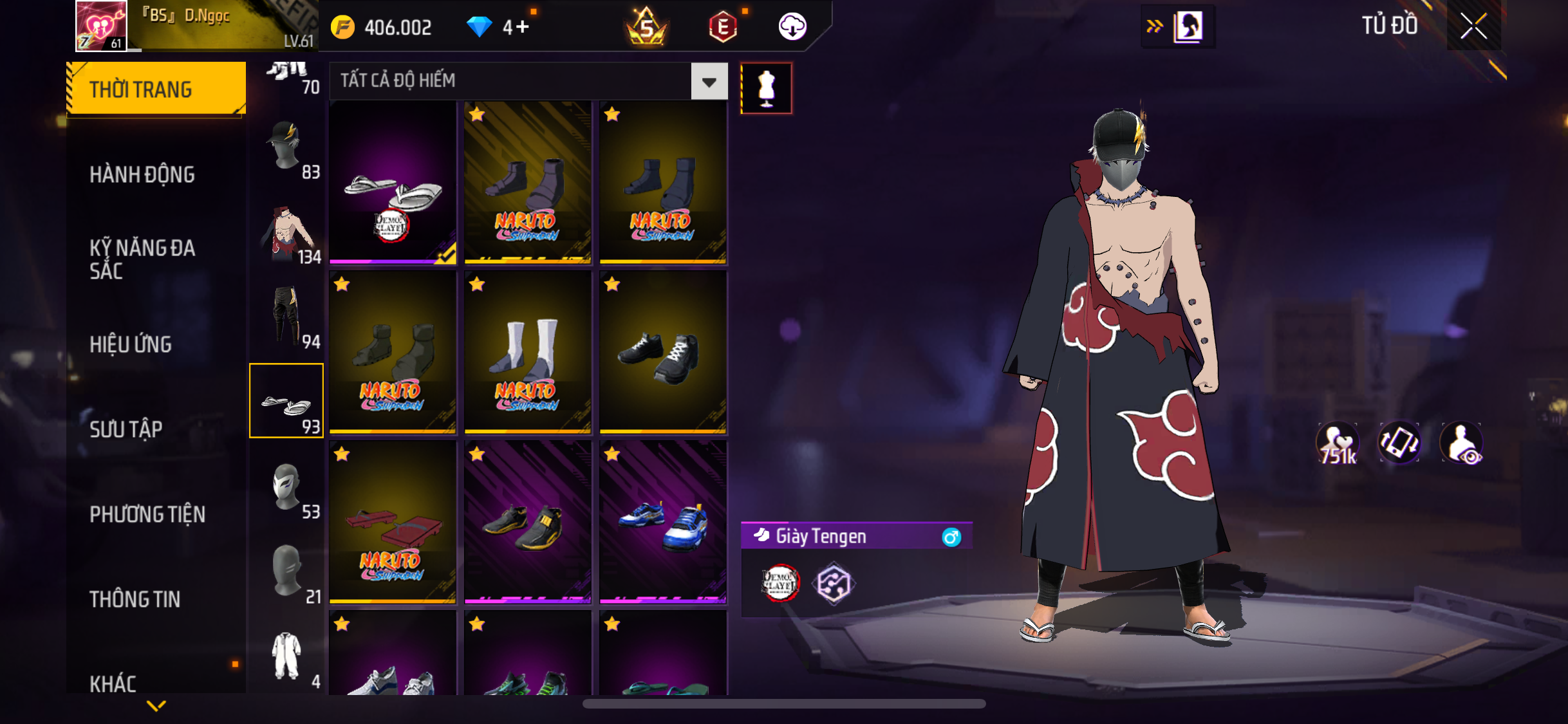Open the pants category with 94 items
The height and width of the screenshot is (724, 1568).
[x=286, y=317]
